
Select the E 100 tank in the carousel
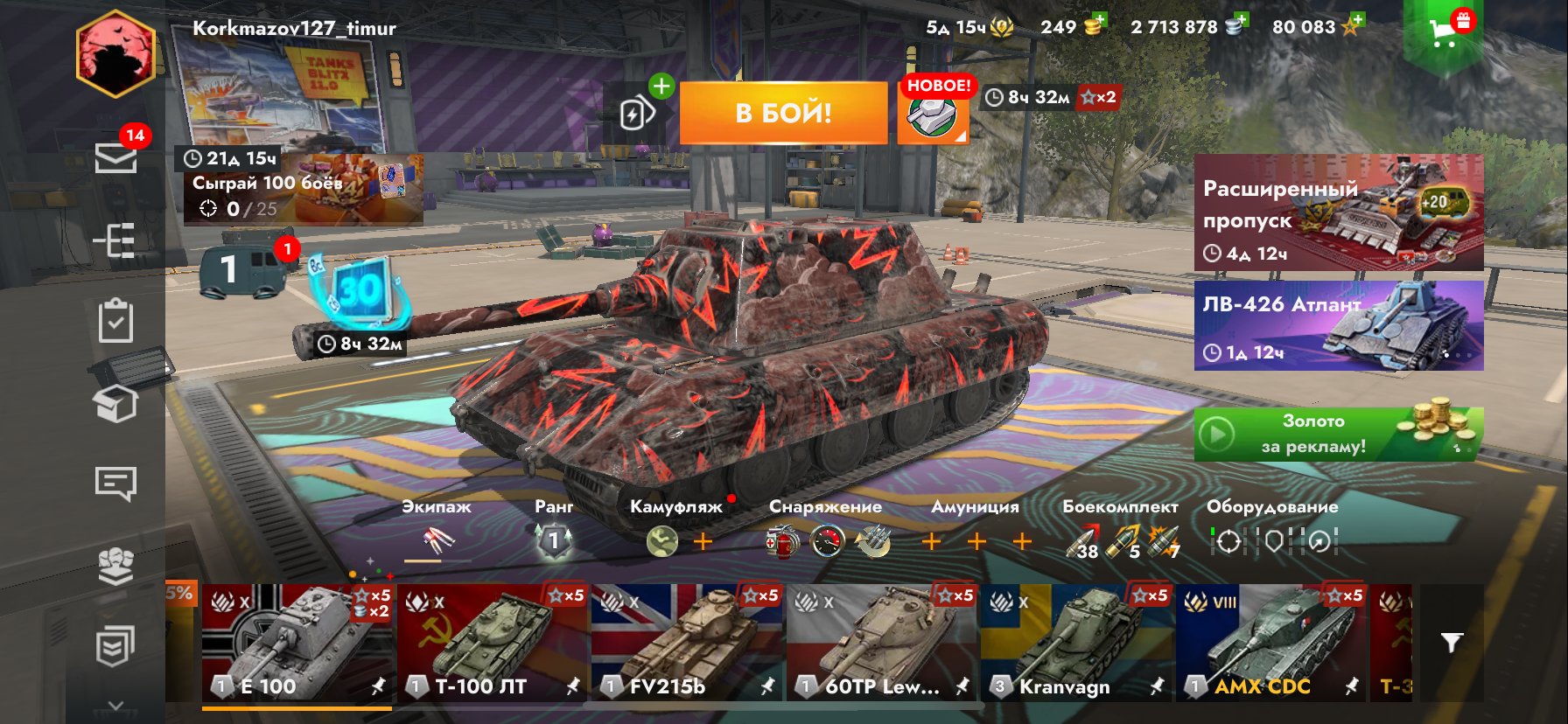click(297, 643)
